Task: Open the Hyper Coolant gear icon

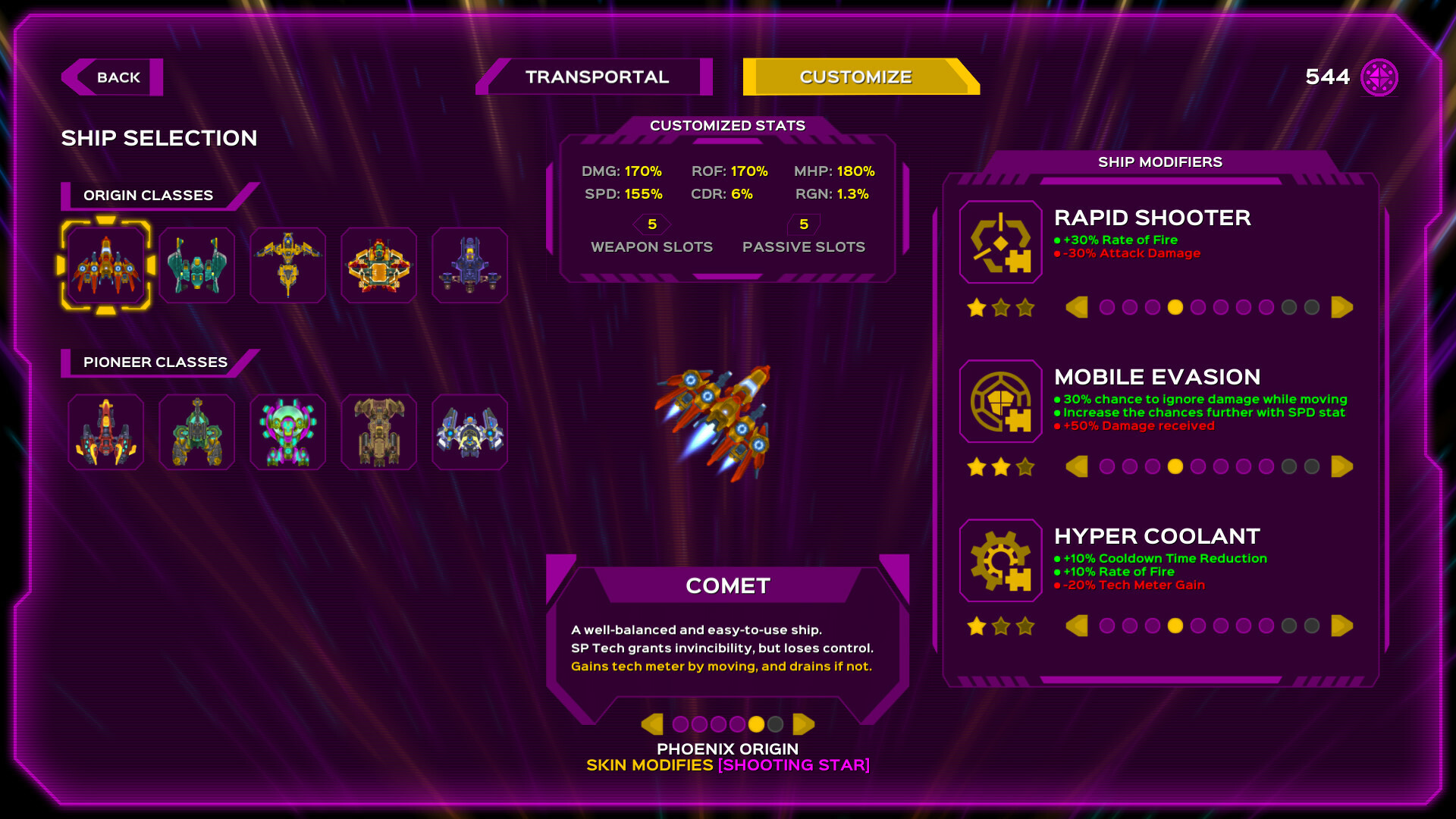Action: click(x=999, y=560)
